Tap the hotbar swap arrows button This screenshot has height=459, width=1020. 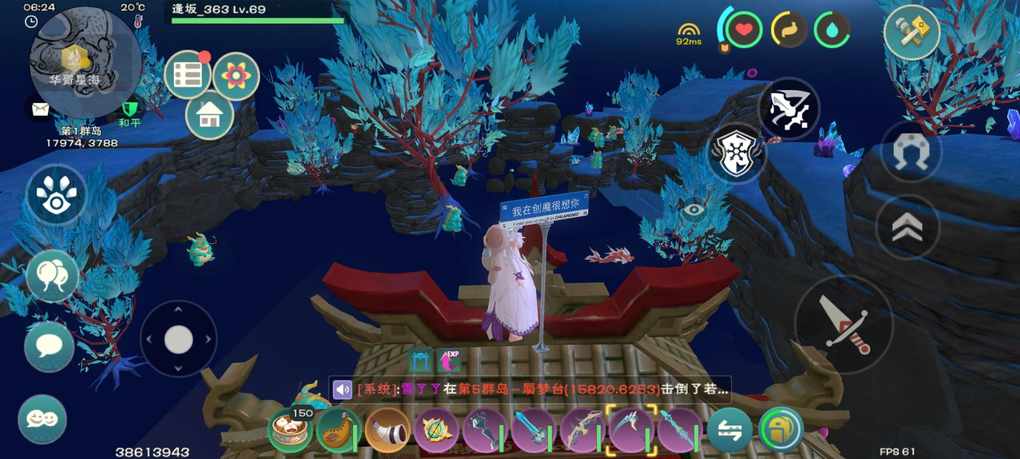pyautogui.click(x=729, y=430)
